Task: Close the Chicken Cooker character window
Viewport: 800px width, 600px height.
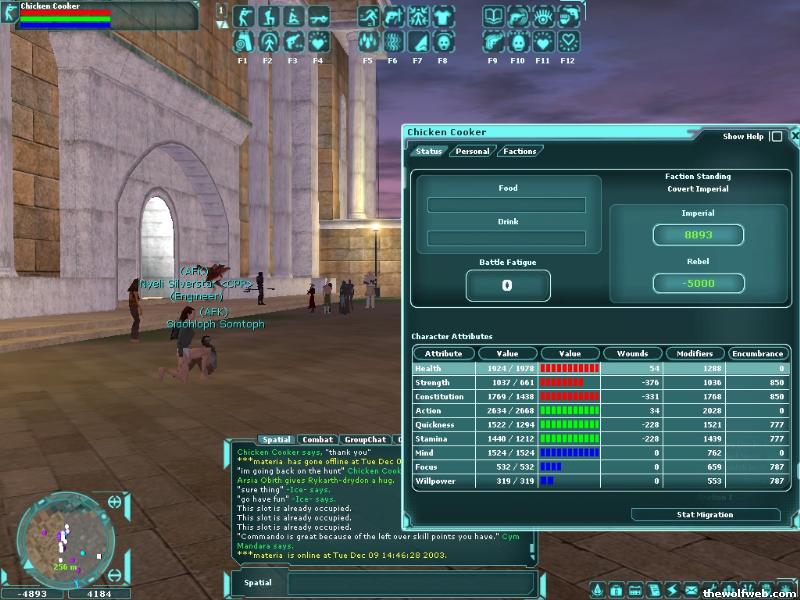Action: click(795, 135)
